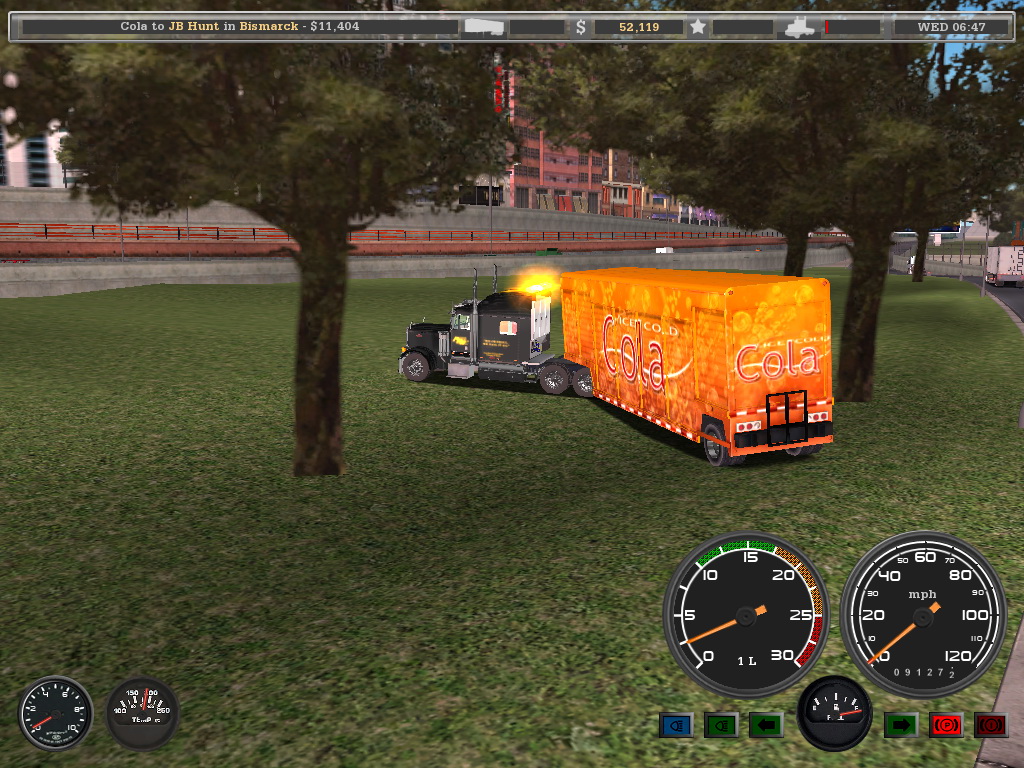Activate the right turn signal arrow
The image size is (1024, 768).
pos(900,725)
